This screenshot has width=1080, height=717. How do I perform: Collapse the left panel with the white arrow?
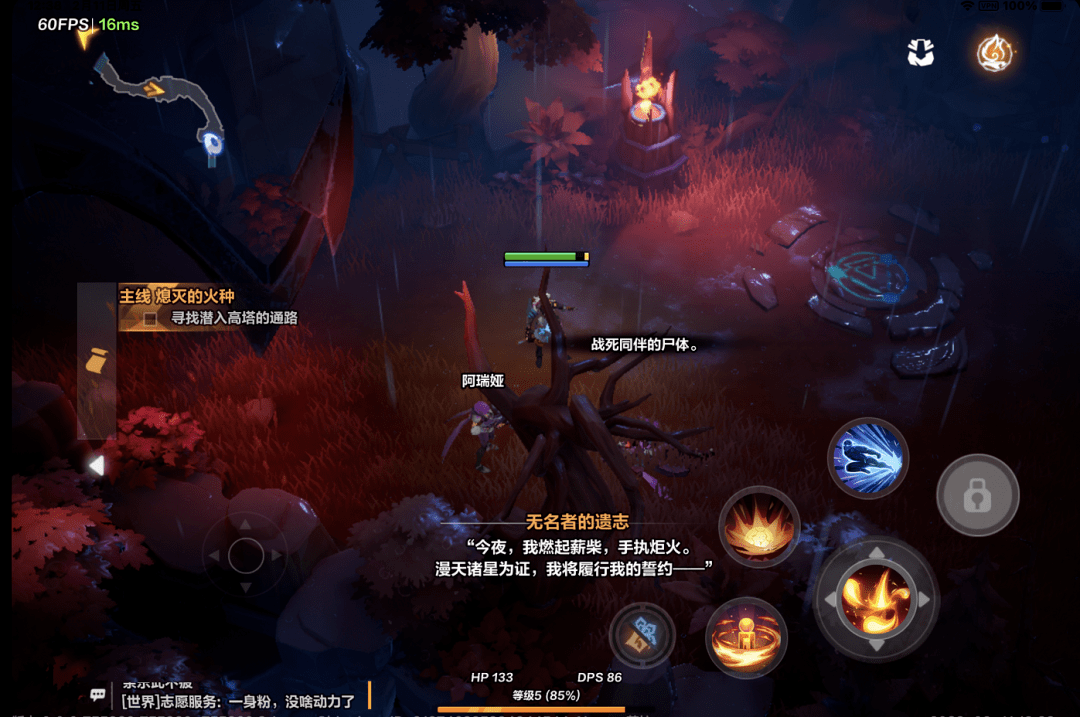[96, 465]
